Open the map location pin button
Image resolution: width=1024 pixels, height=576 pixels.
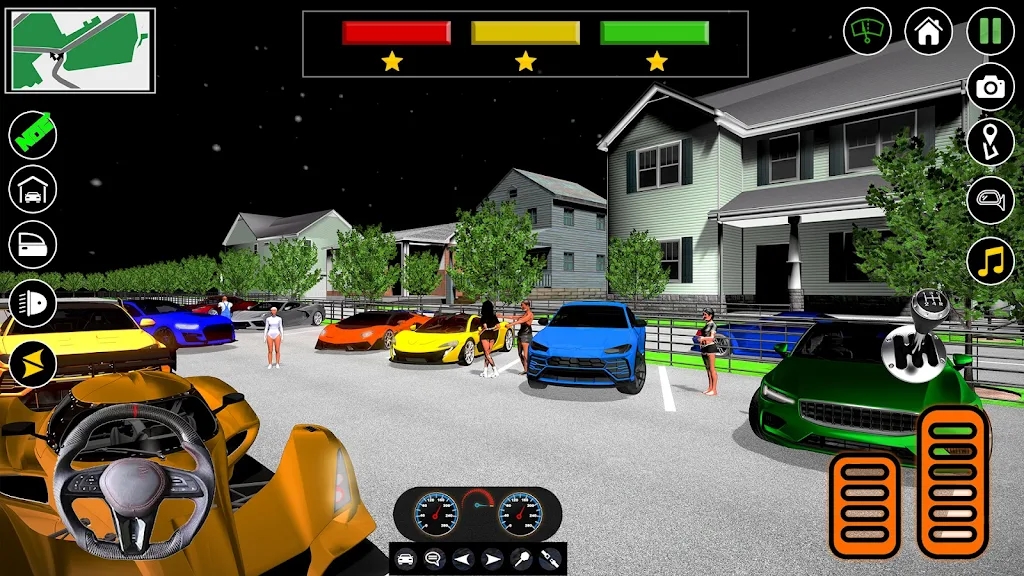990,142
